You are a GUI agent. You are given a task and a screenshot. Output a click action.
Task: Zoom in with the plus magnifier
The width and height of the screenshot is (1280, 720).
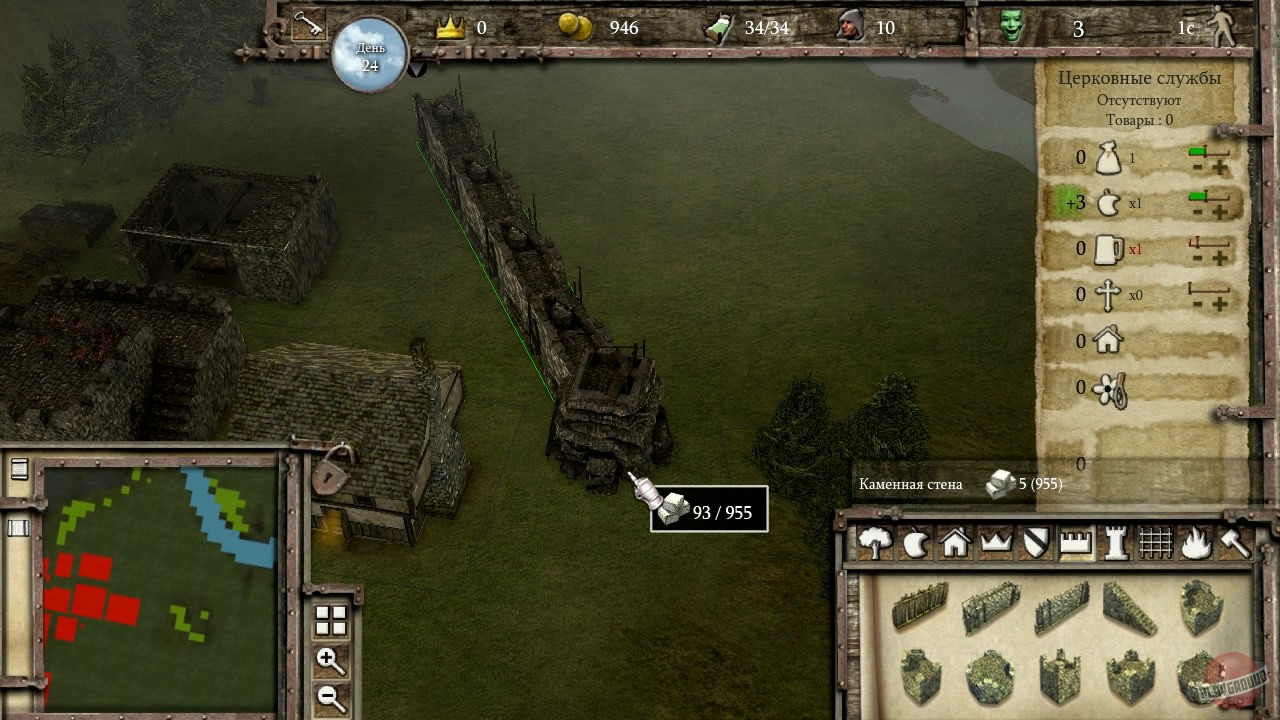pyautogui.click(x=330, y=659)
